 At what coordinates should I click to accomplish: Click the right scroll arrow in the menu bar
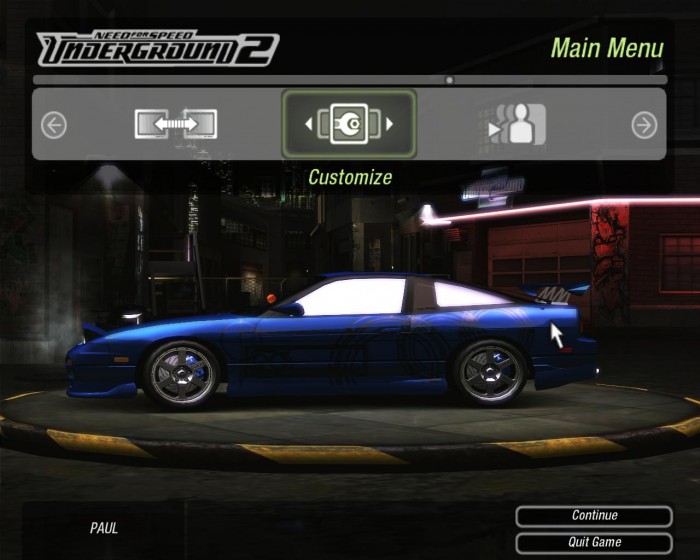(644, 124)
